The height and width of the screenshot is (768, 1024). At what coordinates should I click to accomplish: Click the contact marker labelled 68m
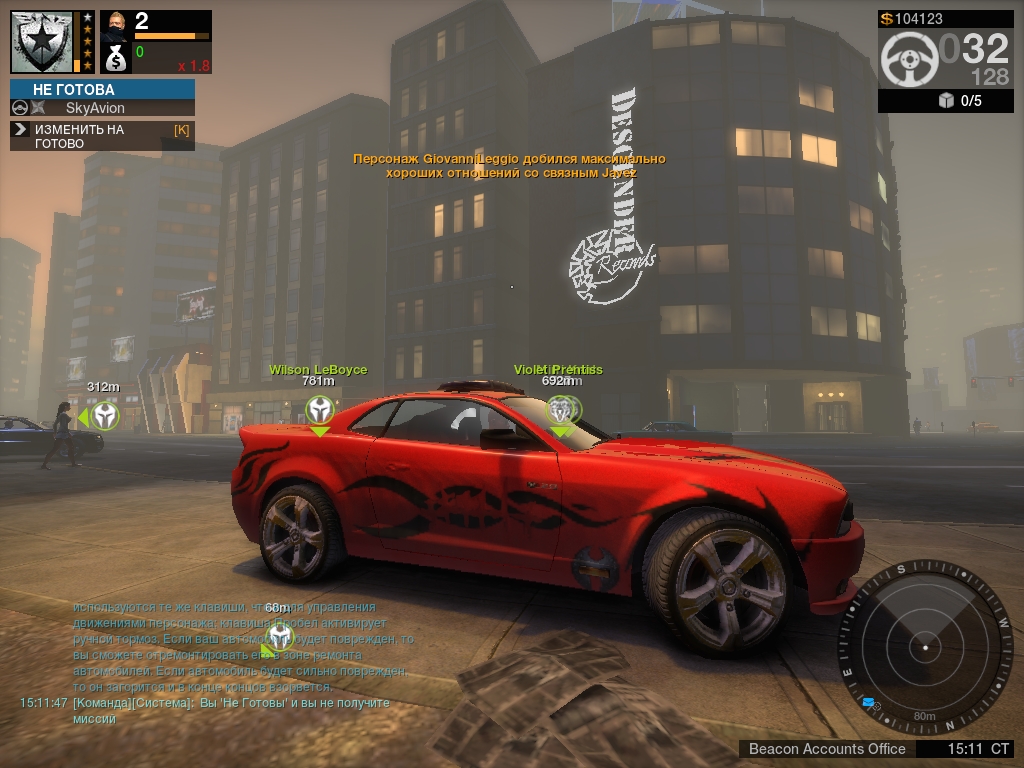(280, 636)
